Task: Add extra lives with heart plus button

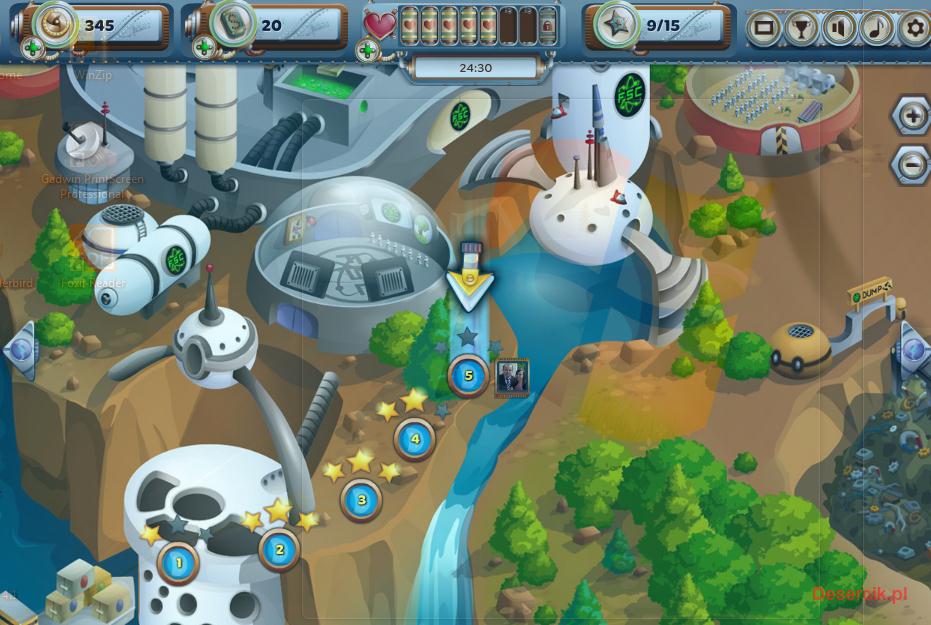Action: pyautogui.click(x=368, y=49)
